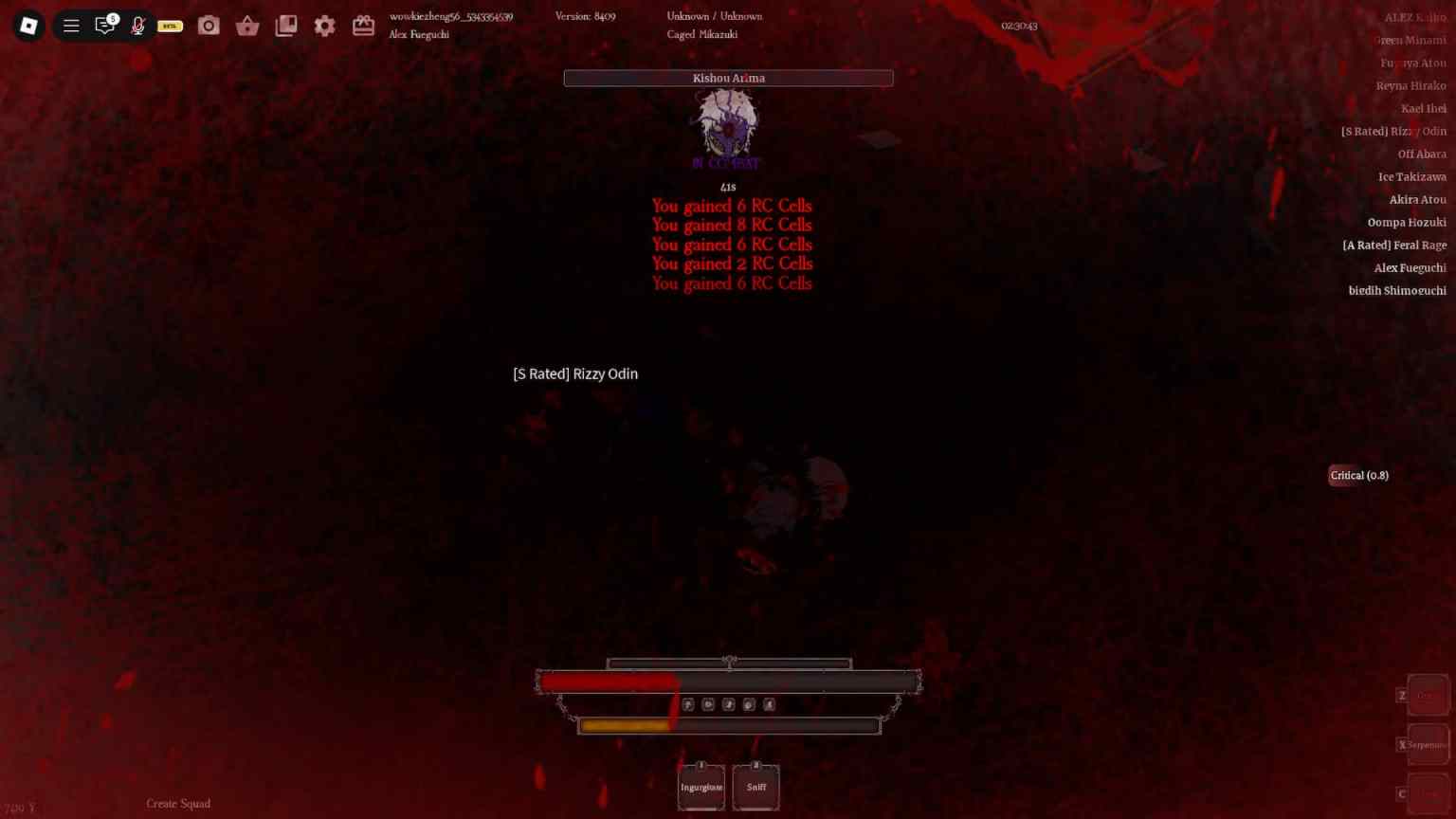Click the red health bar

(x=607, y=682)
